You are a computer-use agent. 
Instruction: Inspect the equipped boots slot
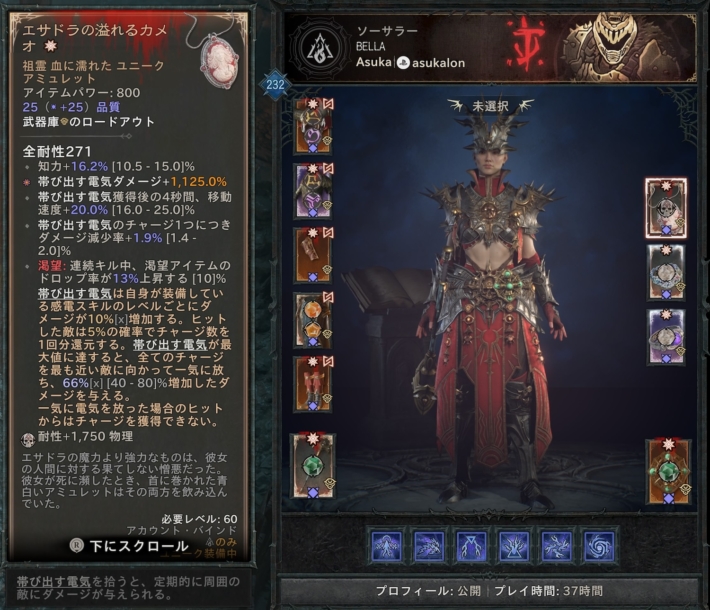click(x=313, y=385)
